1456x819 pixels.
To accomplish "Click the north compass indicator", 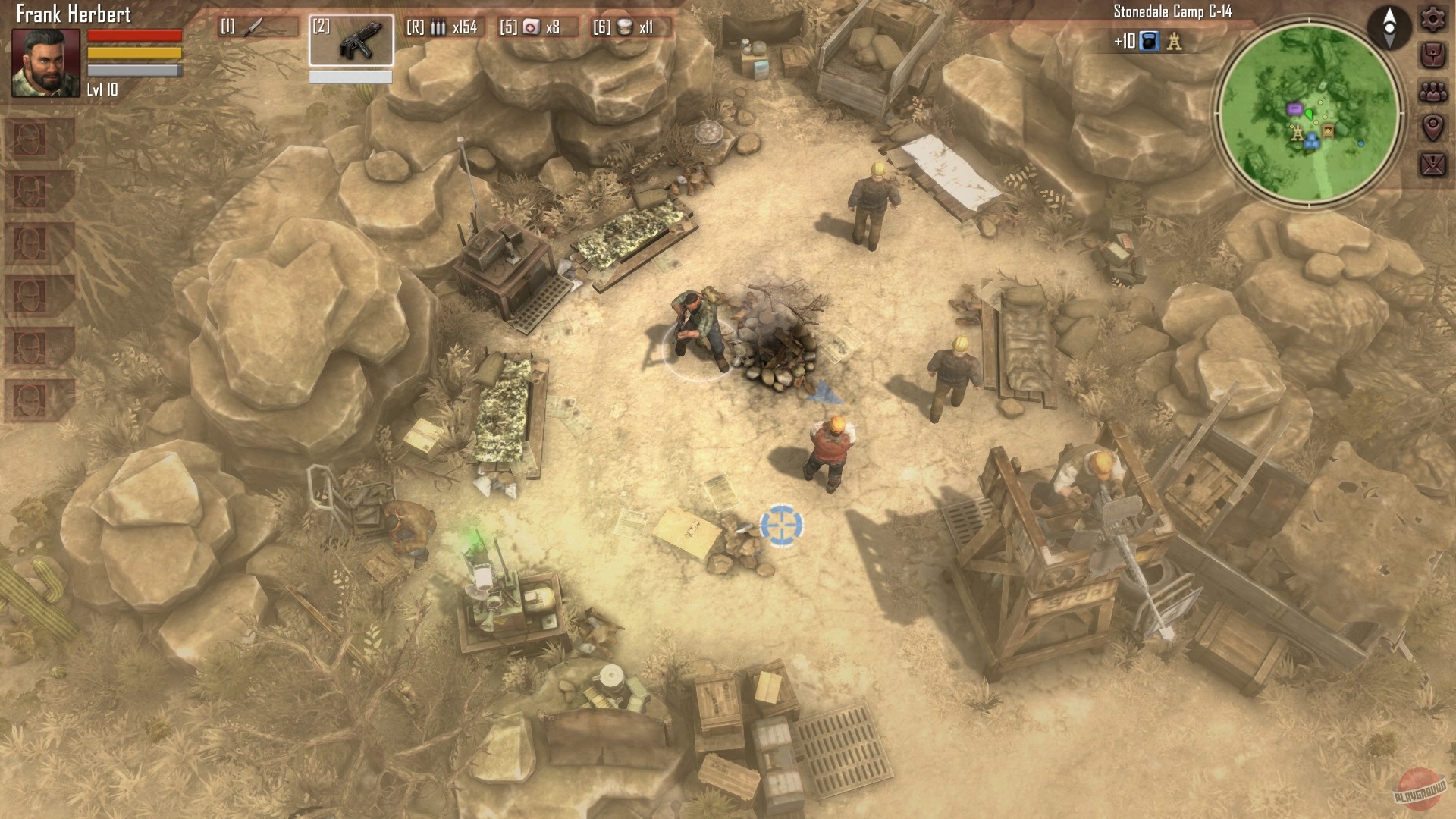I will (x=1389, y=26).
